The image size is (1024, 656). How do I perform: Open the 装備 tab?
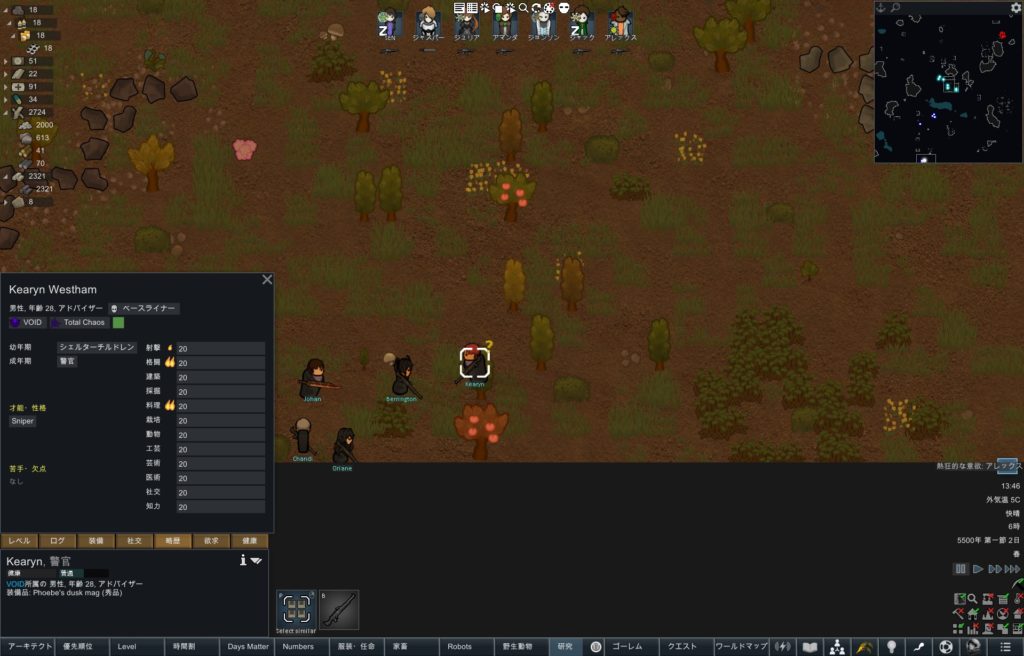coord(96,541)
